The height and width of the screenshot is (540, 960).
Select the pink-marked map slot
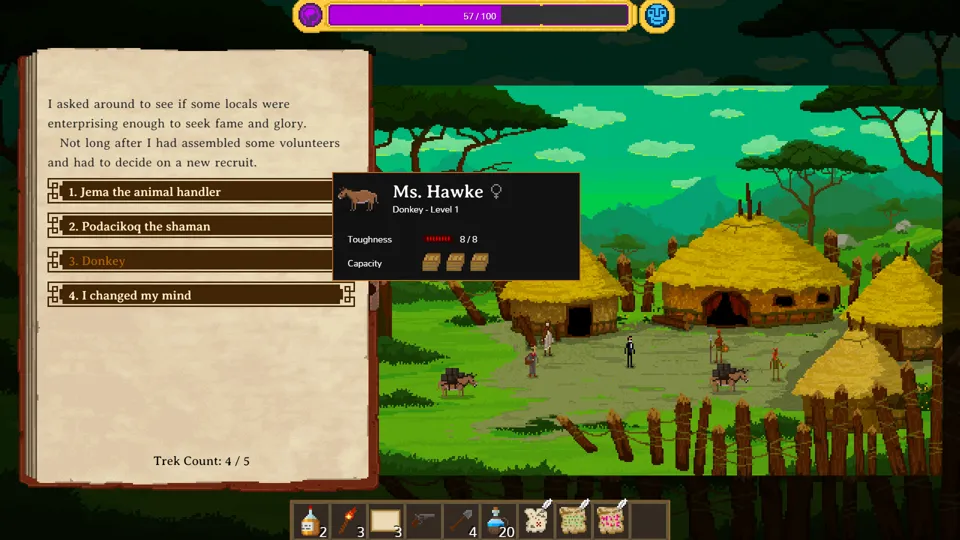[x=611, y=520]
